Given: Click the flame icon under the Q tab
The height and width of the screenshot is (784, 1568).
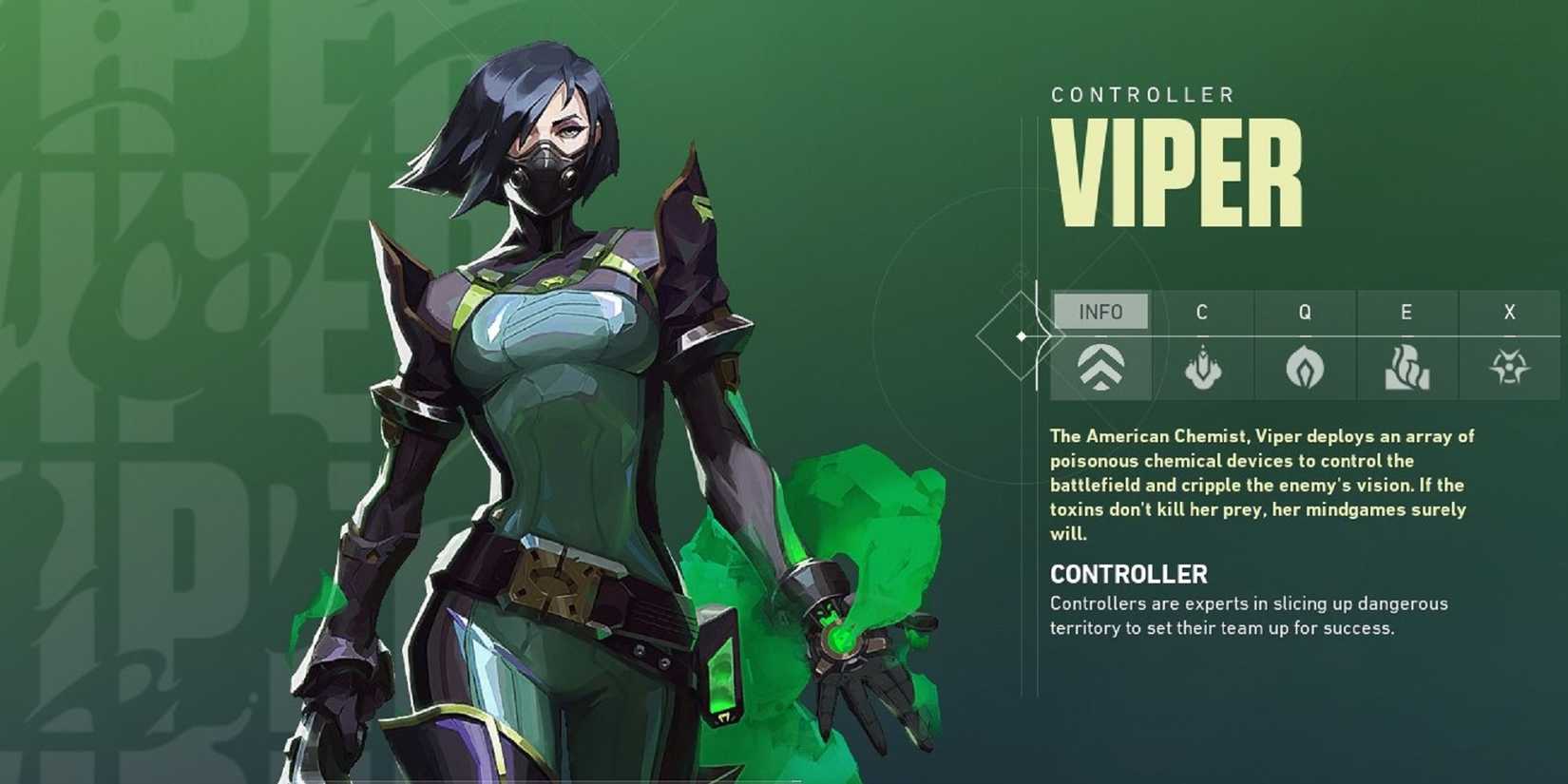Looking at the screenshot, I should click(1306, 369).
